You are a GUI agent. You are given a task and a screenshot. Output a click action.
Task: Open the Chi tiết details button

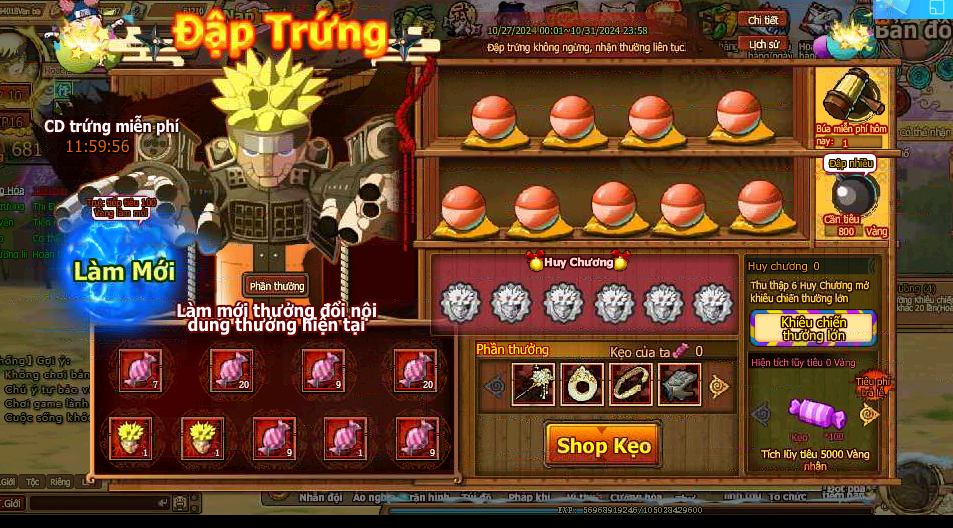[763, 20]
